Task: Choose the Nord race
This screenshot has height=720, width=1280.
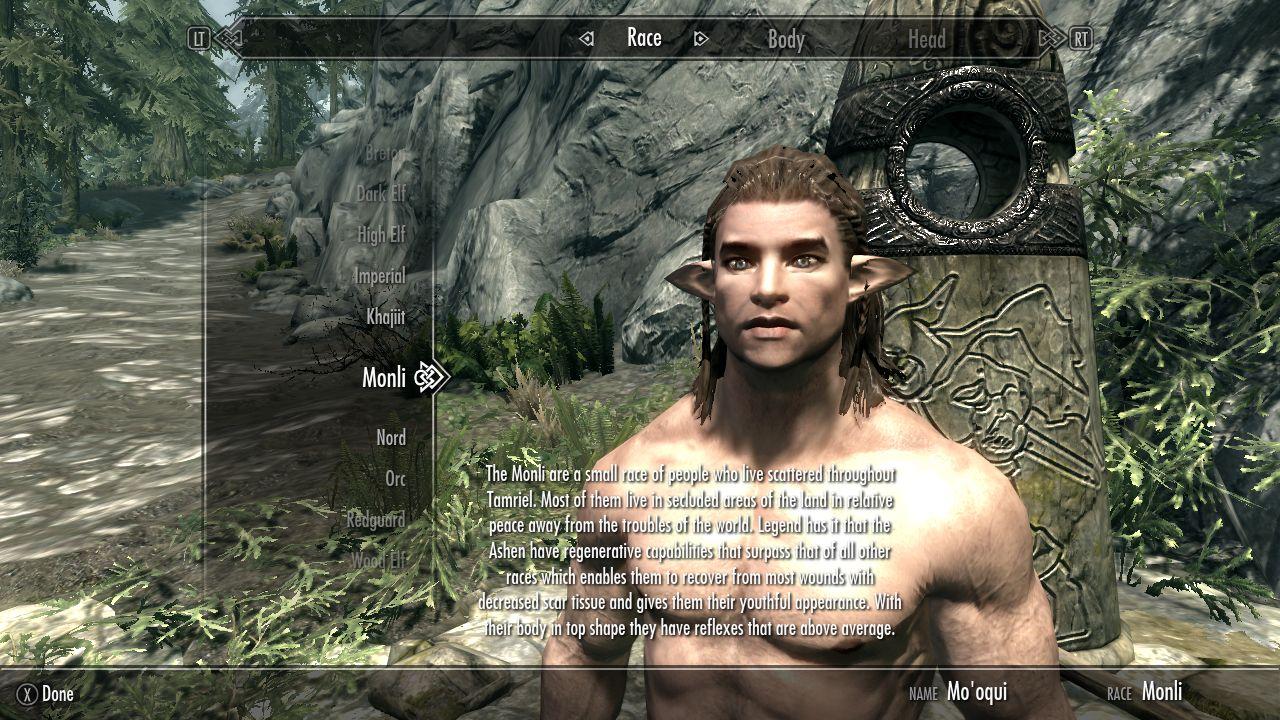Action: (x=391, y=438)
